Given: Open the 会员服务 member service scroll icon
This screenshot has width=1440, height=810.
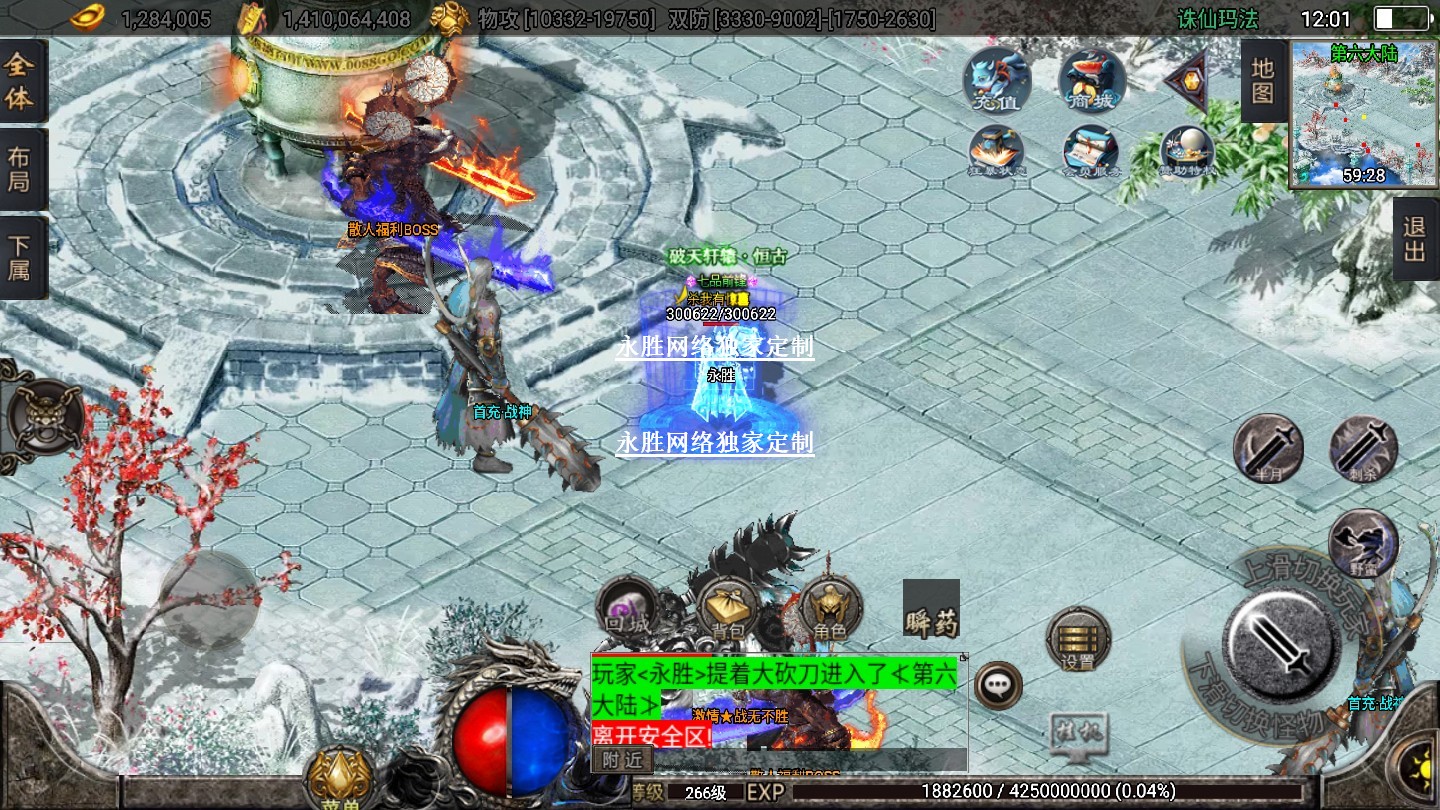Looking at the screenshot, I should click(1090, 152).
